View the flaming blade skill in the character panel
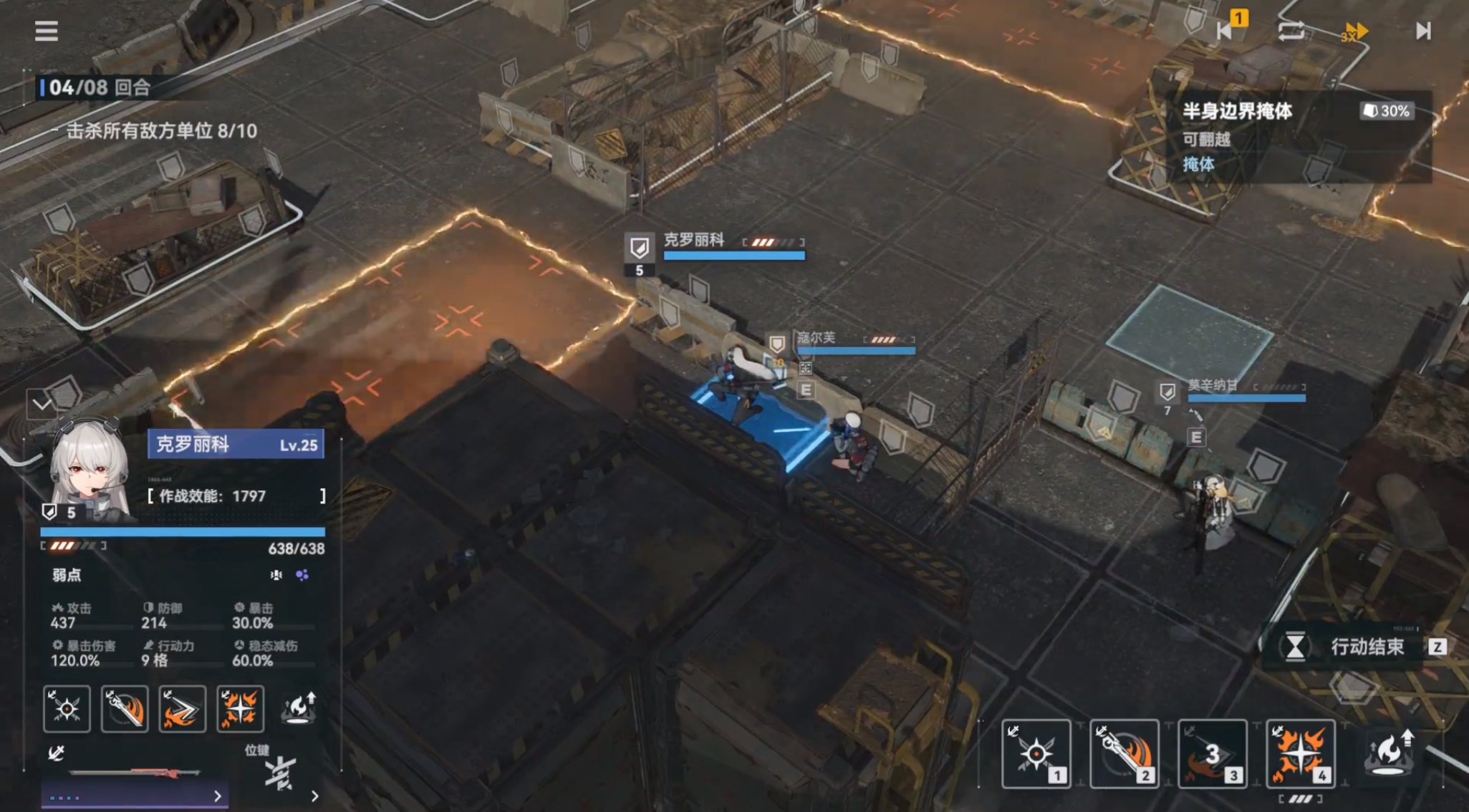The width and height of the screenshot is (1469, 812). click(x=125, y=709)
